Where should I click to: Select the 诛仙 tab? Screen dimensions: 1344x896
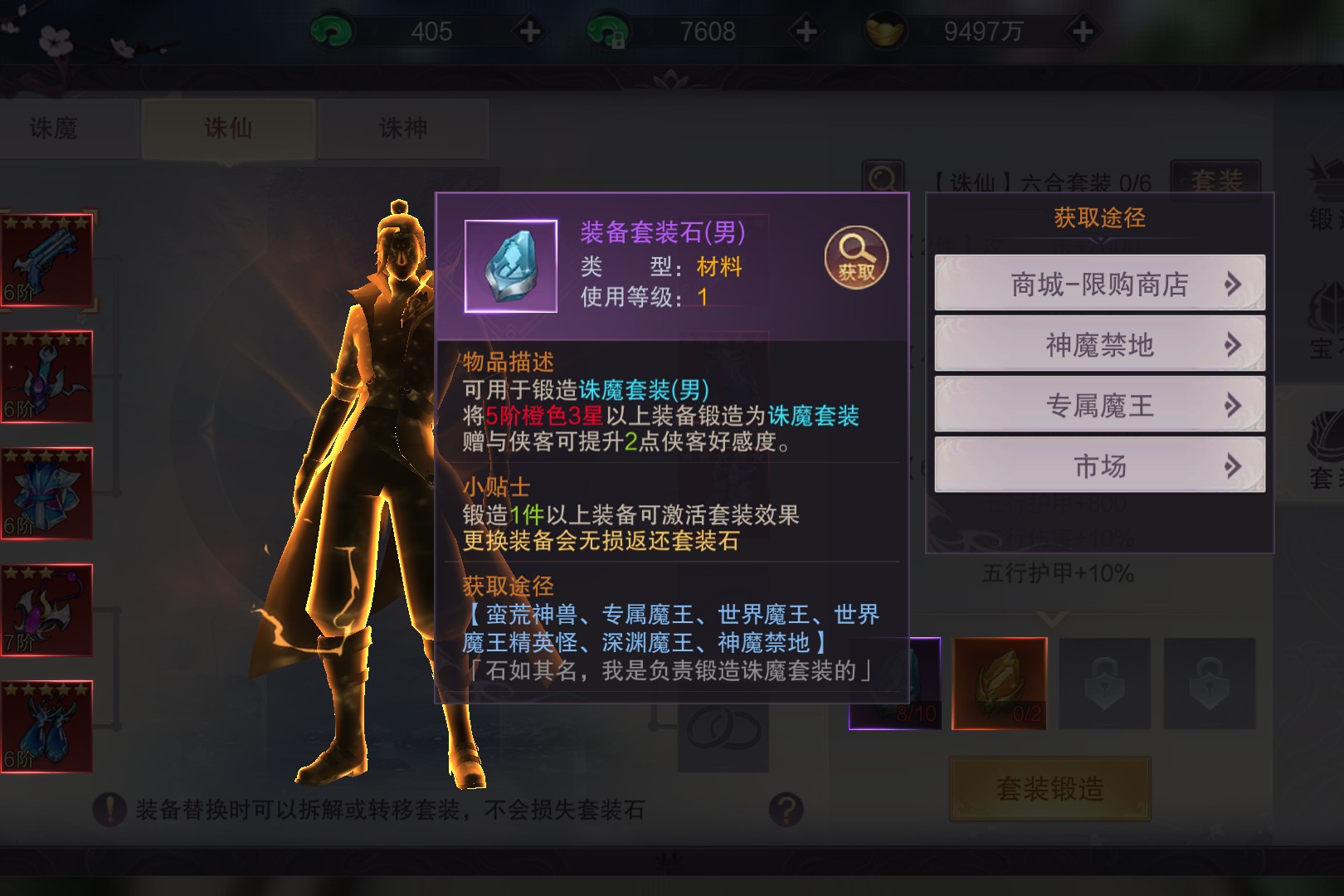tap(228, 129)
